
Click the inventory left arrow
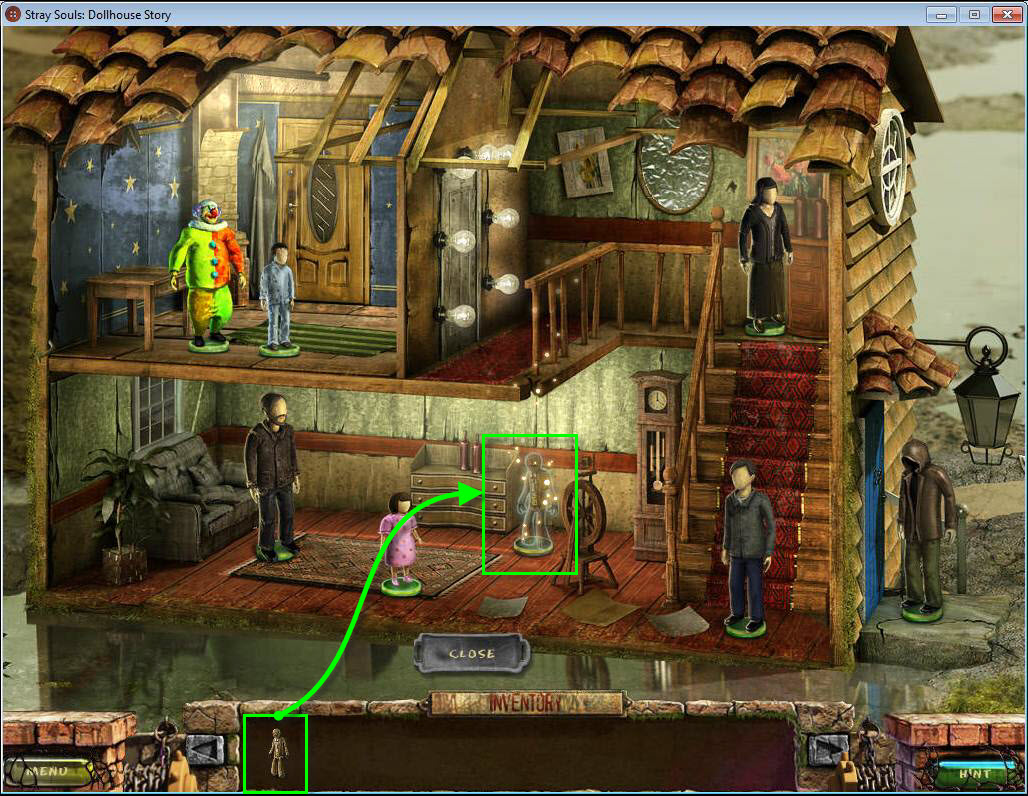click(205, 749)
